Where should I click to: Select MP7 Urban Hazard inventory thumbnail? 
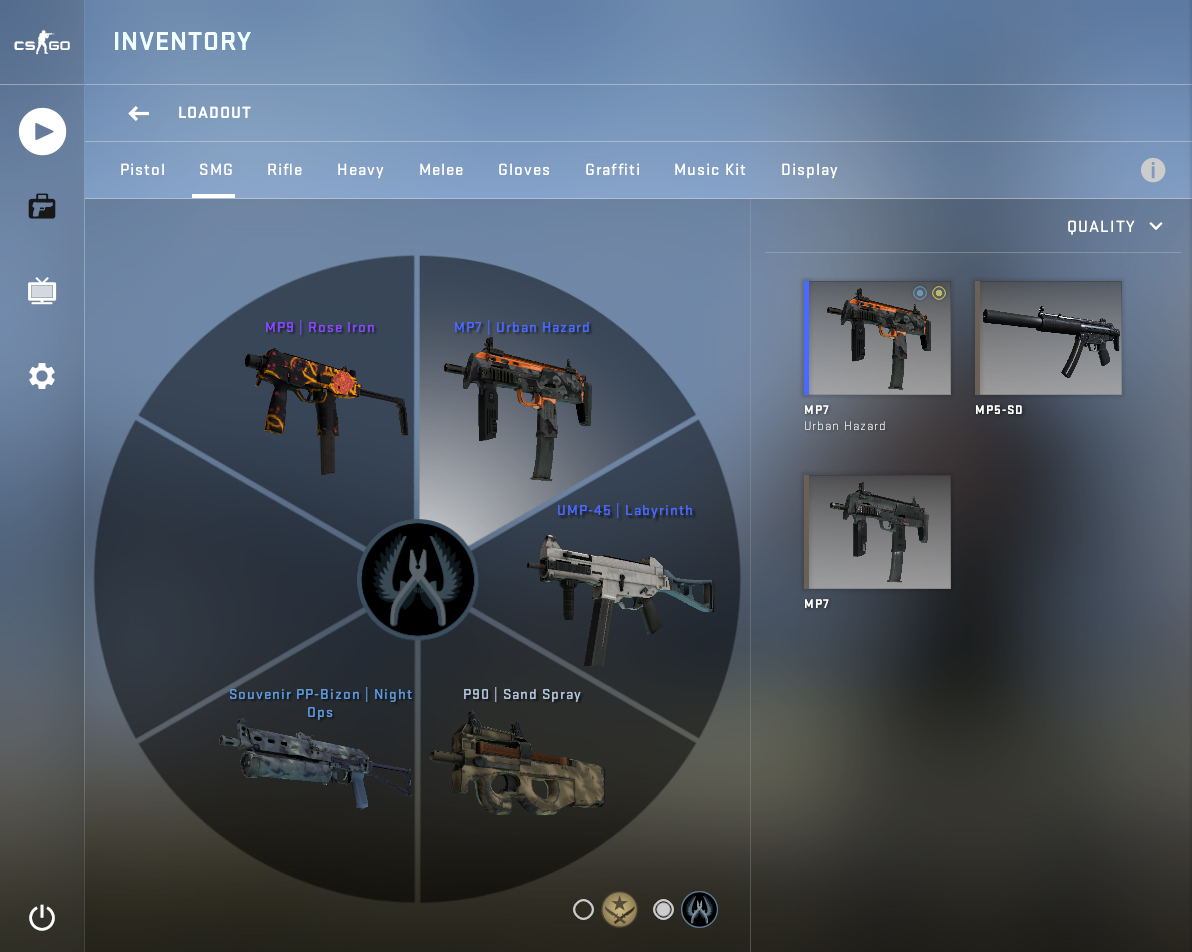(x=878, y=338)
